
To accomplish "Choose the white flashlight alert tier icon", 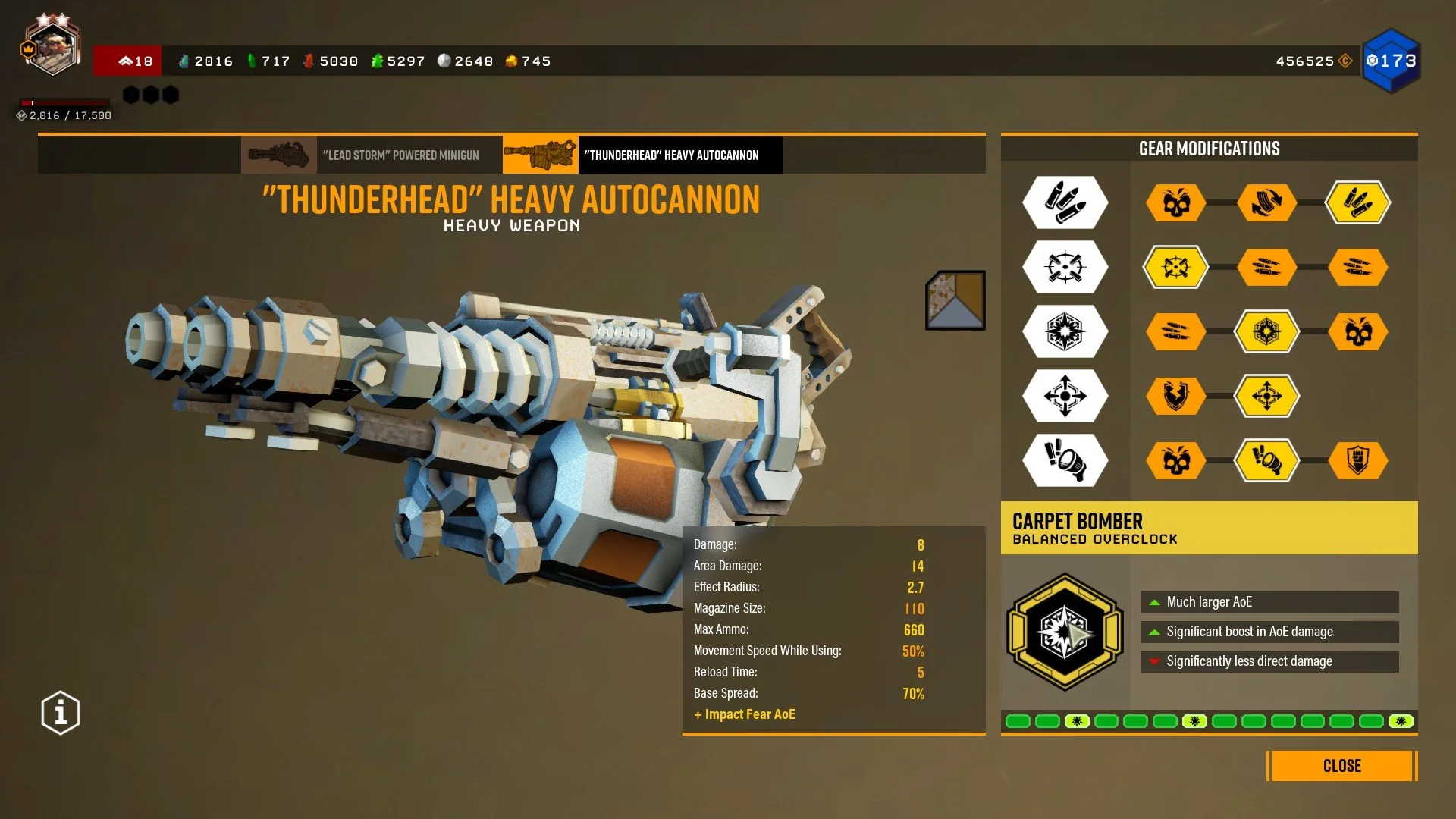I will pos(1065,460).
